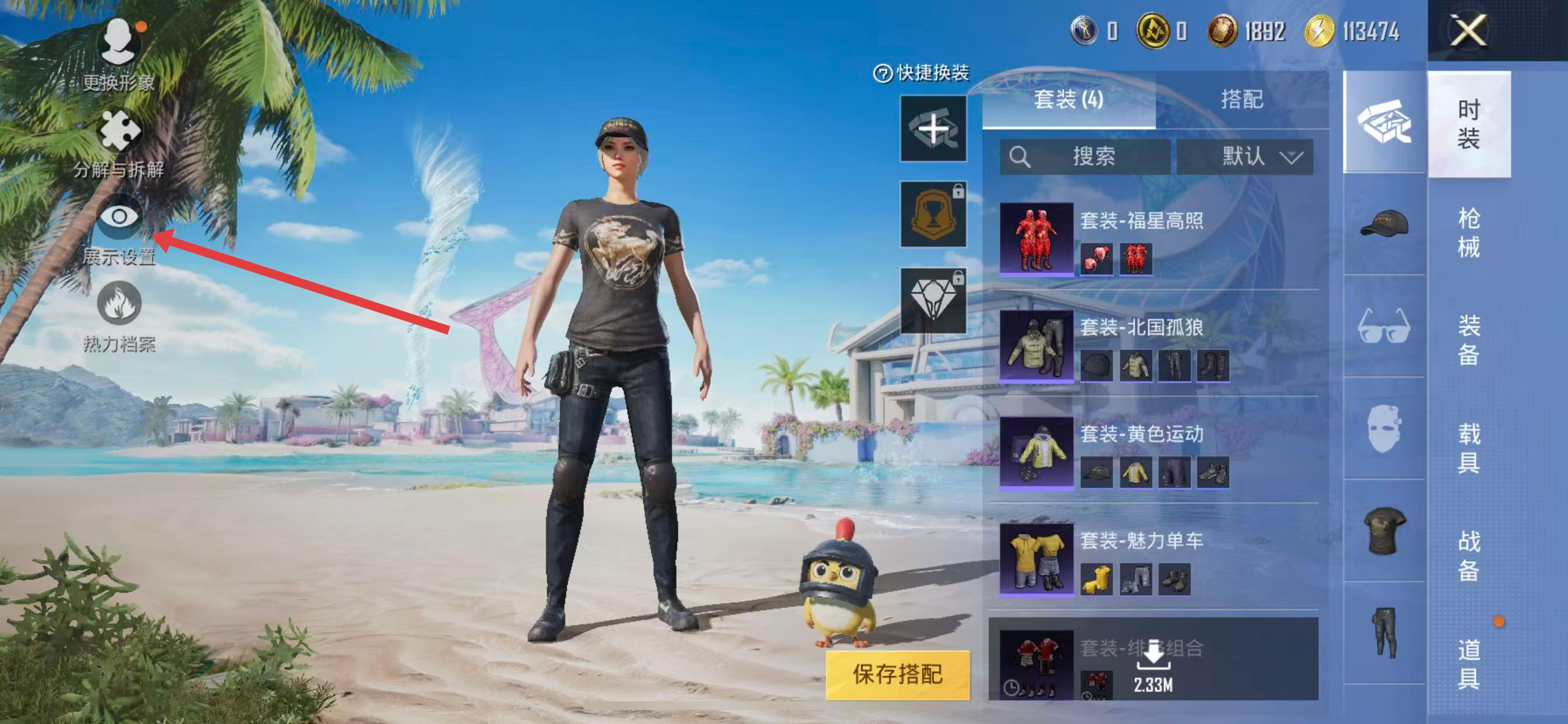Select the cap headwear category icon
Image resolution: width=1568 pixels, height=724 pixels.
1384,224
